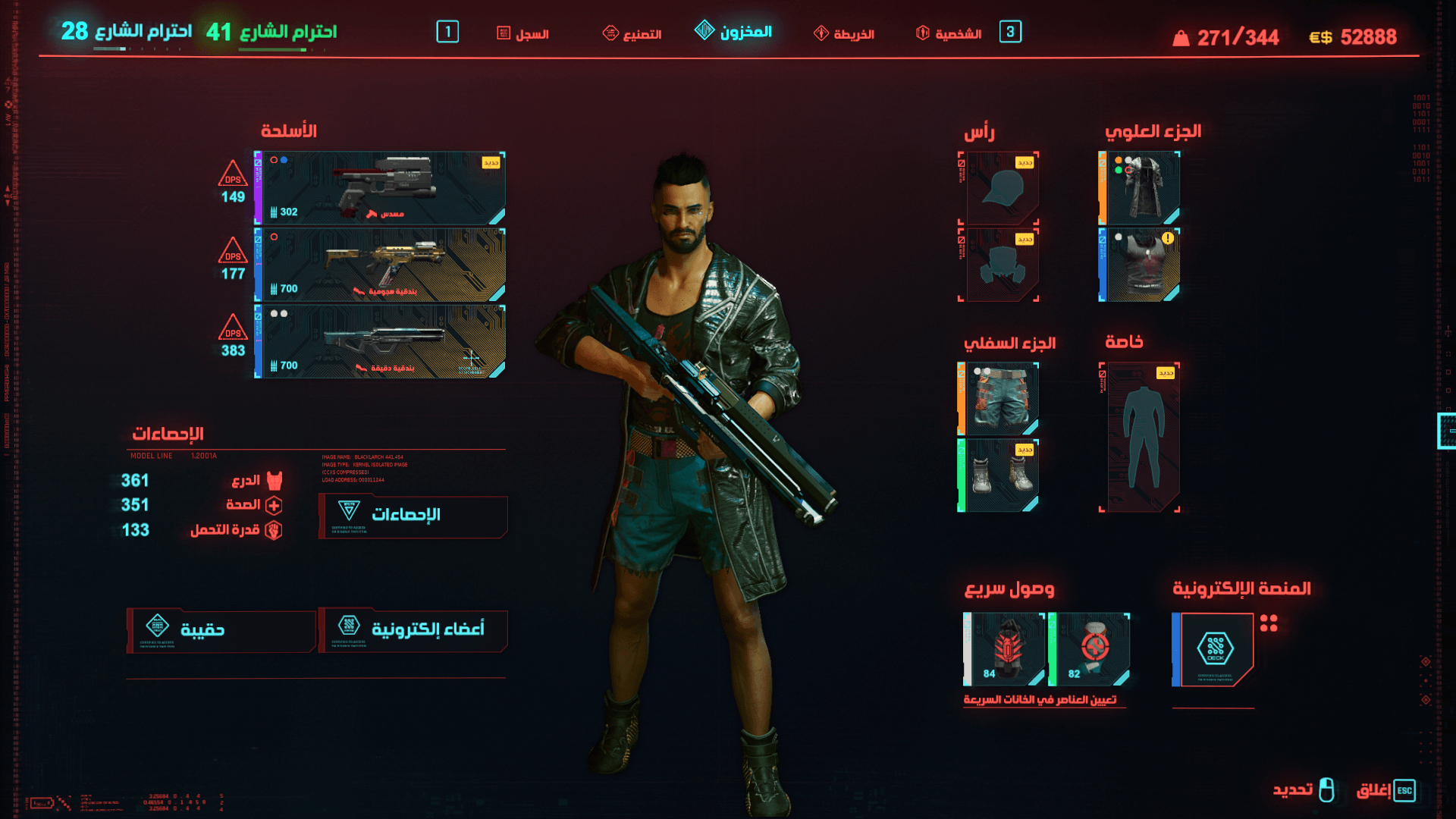The width and height of the screenshot is (1456, 819).
Task: Open the الإحصاءات (Stats) button
Action: click(413, 516)
